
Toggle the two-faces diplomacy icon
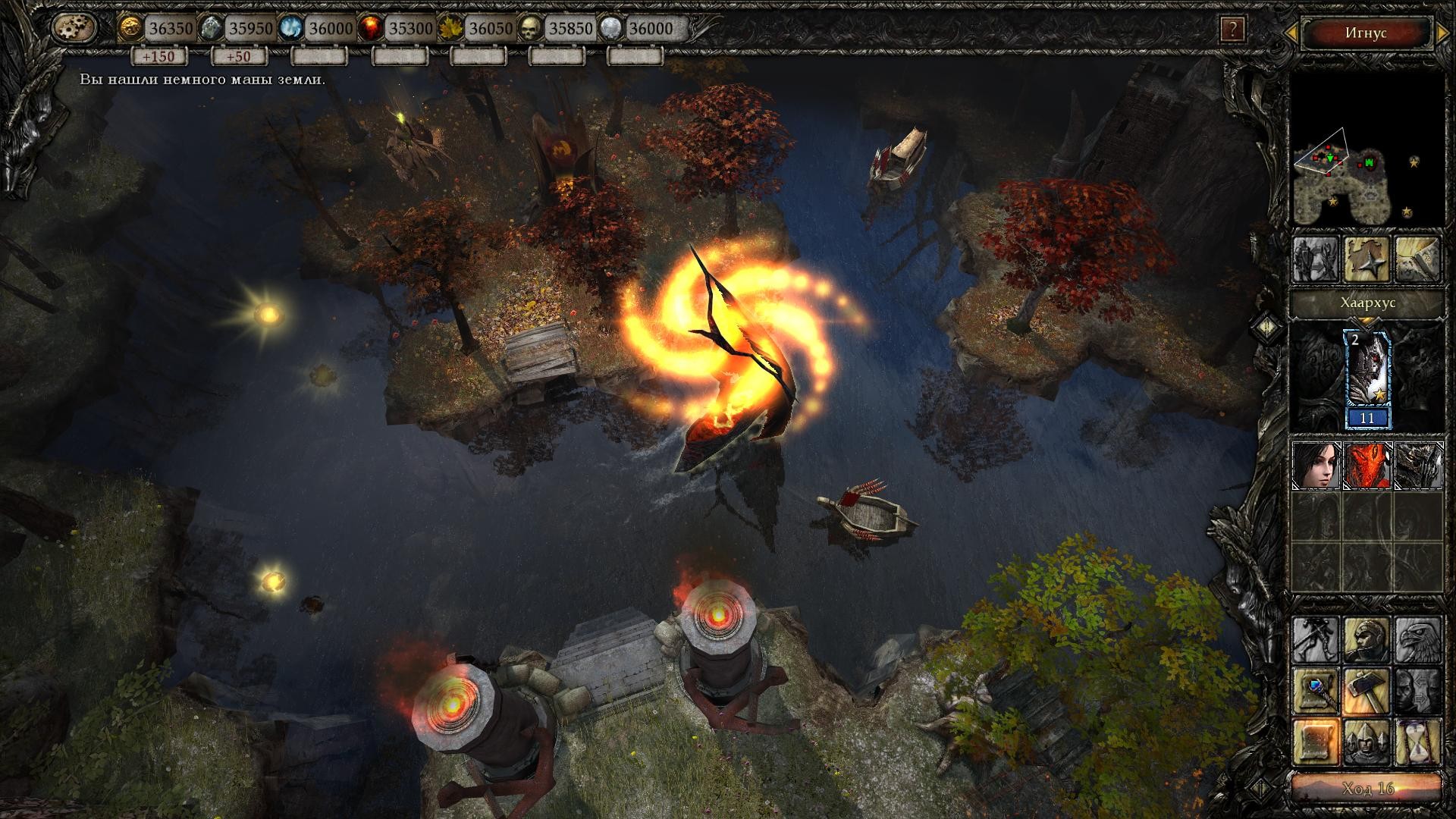click(1416, 689)
